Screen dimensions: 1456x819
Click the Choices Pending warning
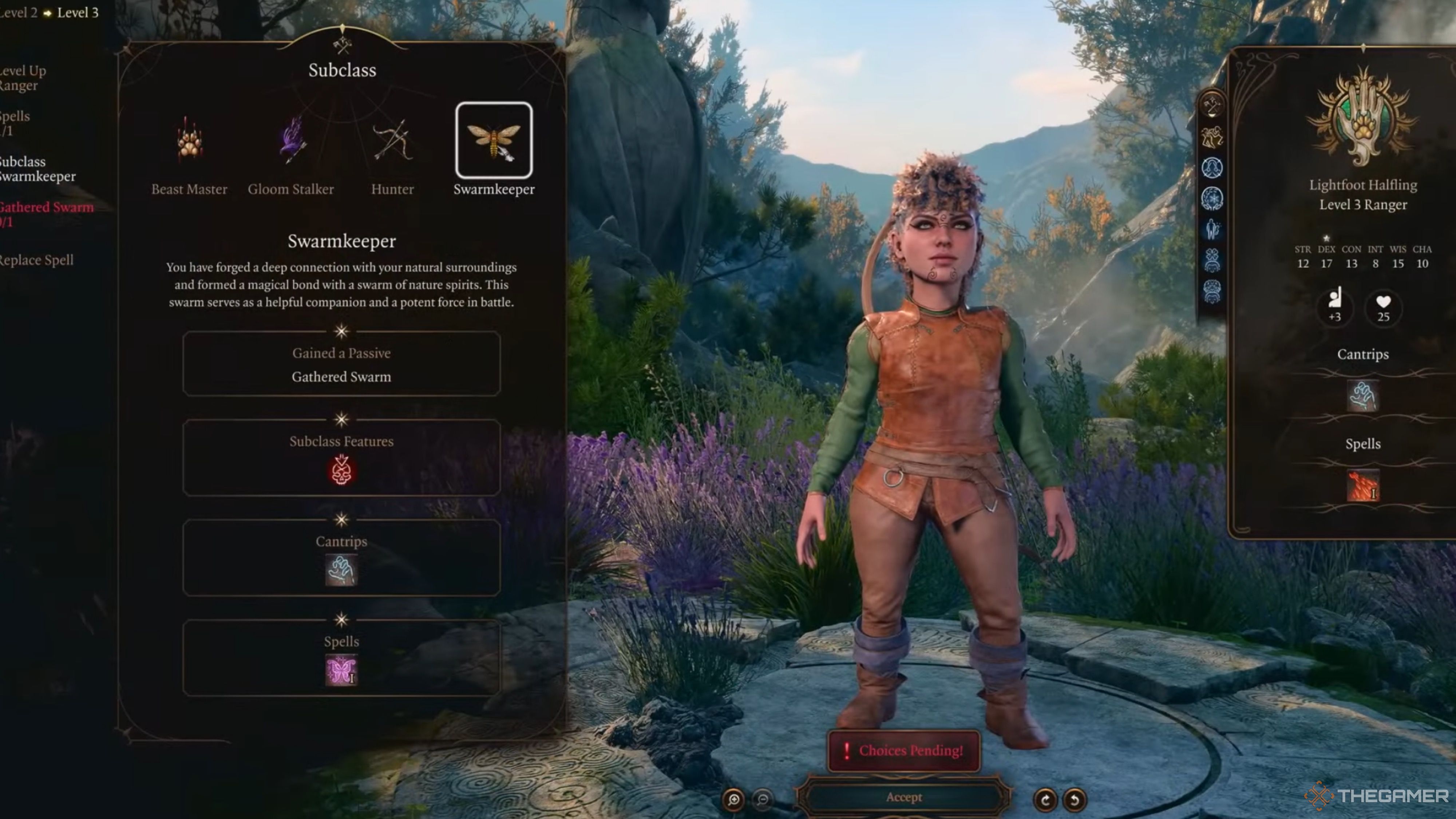coord(904,751)
